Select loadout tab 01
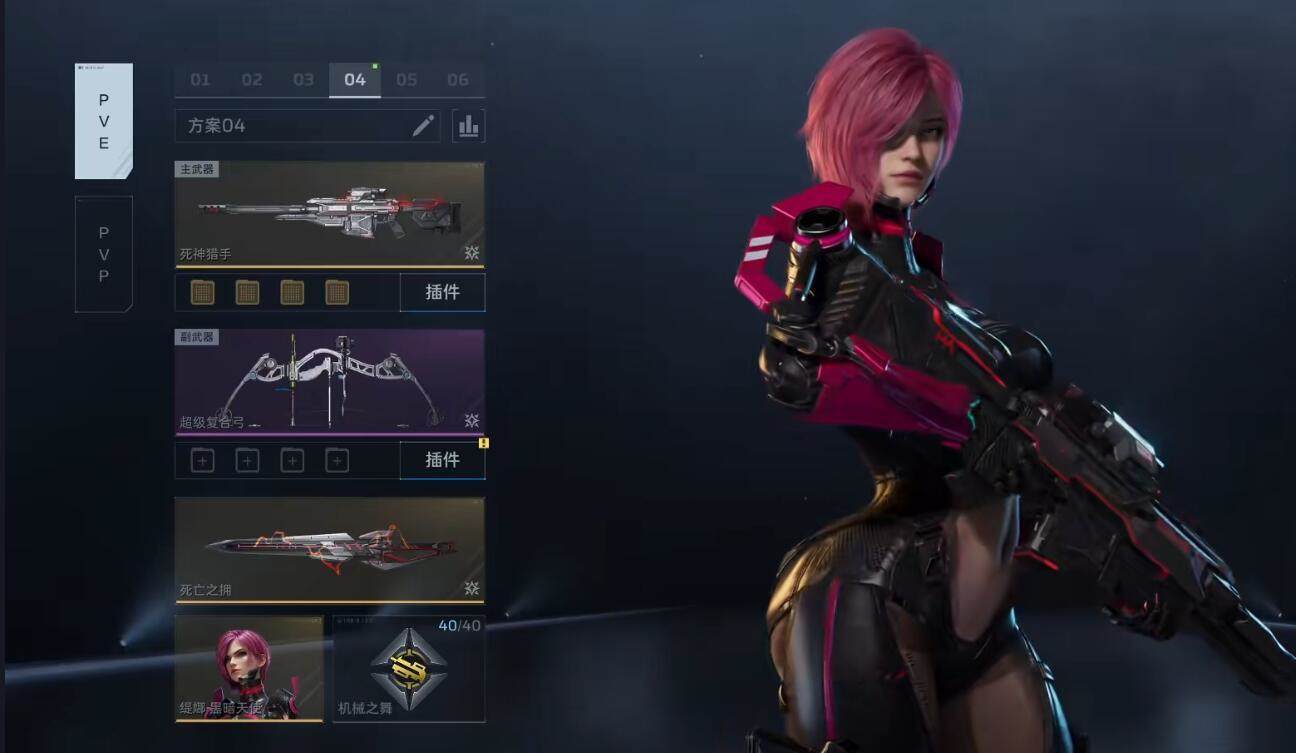Viewport: 1296px width, 753px height. point(201,80)
